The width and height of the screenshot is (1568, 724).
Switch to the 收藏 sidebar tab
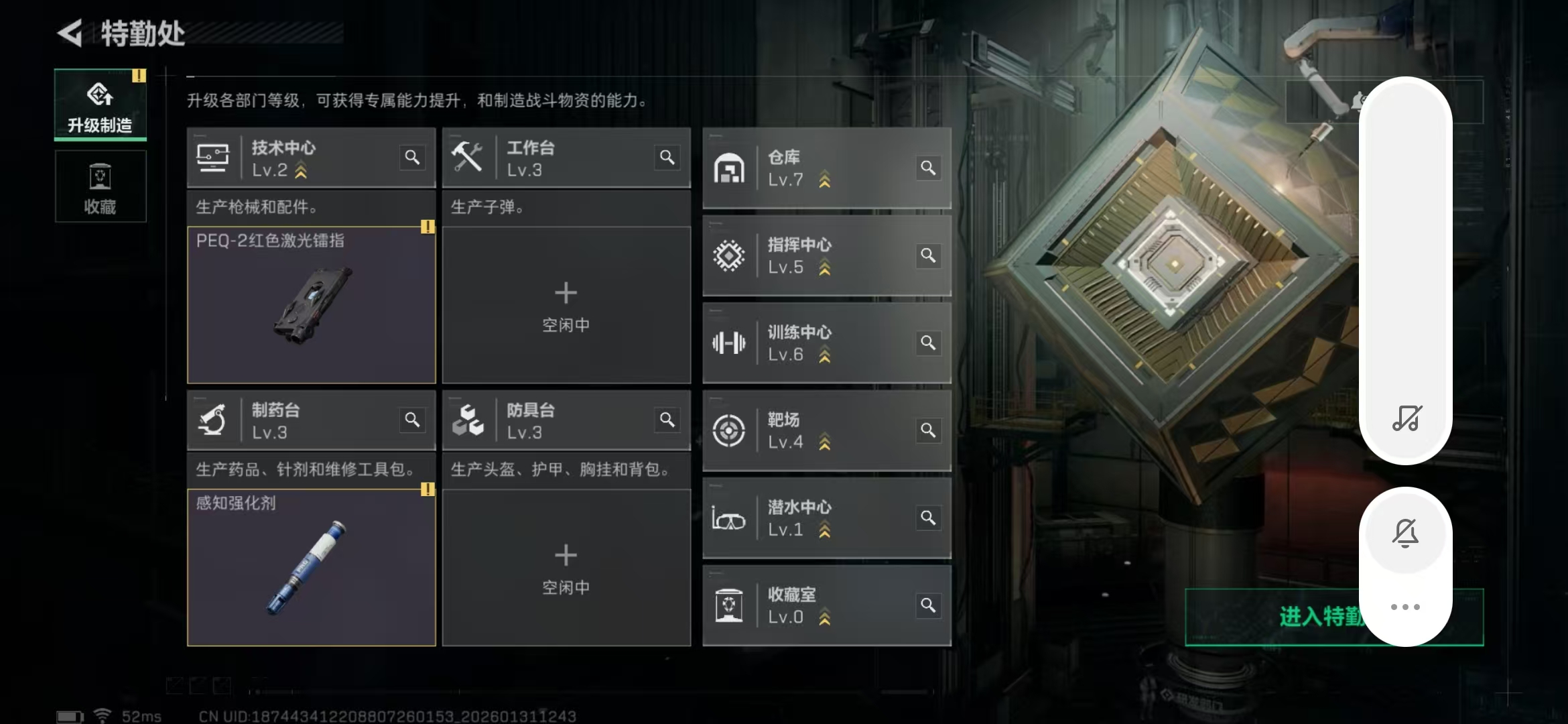100,186
